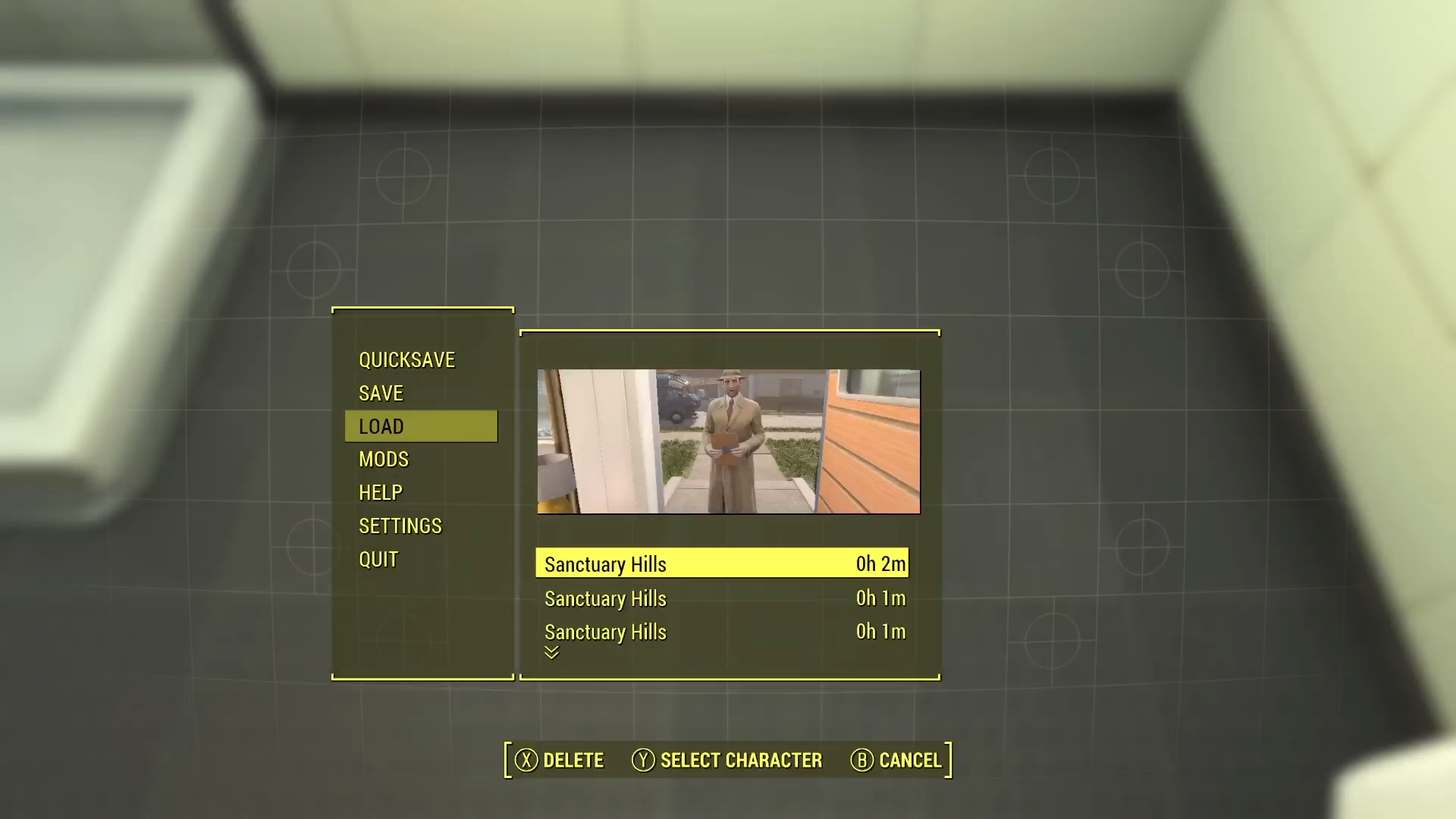Click SELECT CHARACTER at the bottom bar

[739, 760]
